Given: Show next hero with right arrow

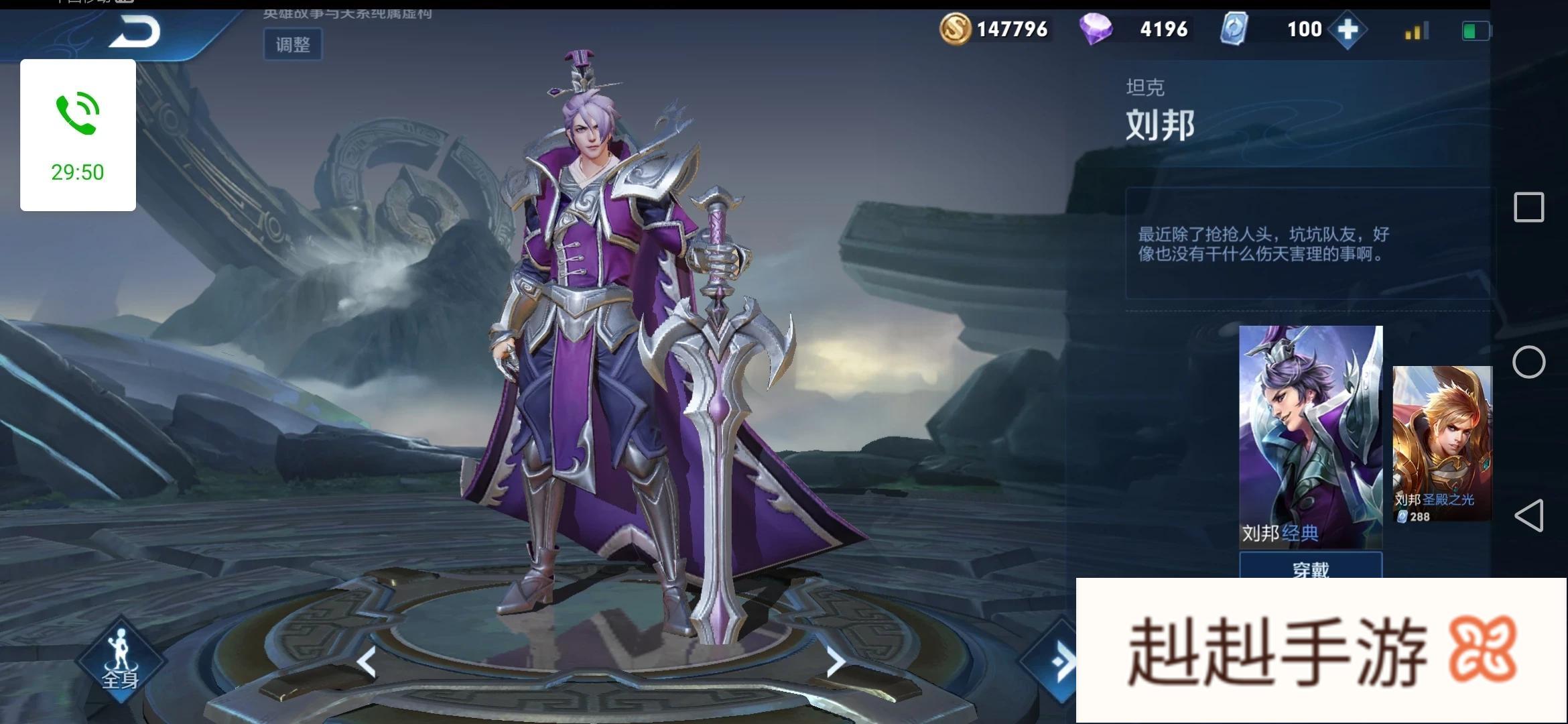Looking at the screenshot, I should point(835,662).
